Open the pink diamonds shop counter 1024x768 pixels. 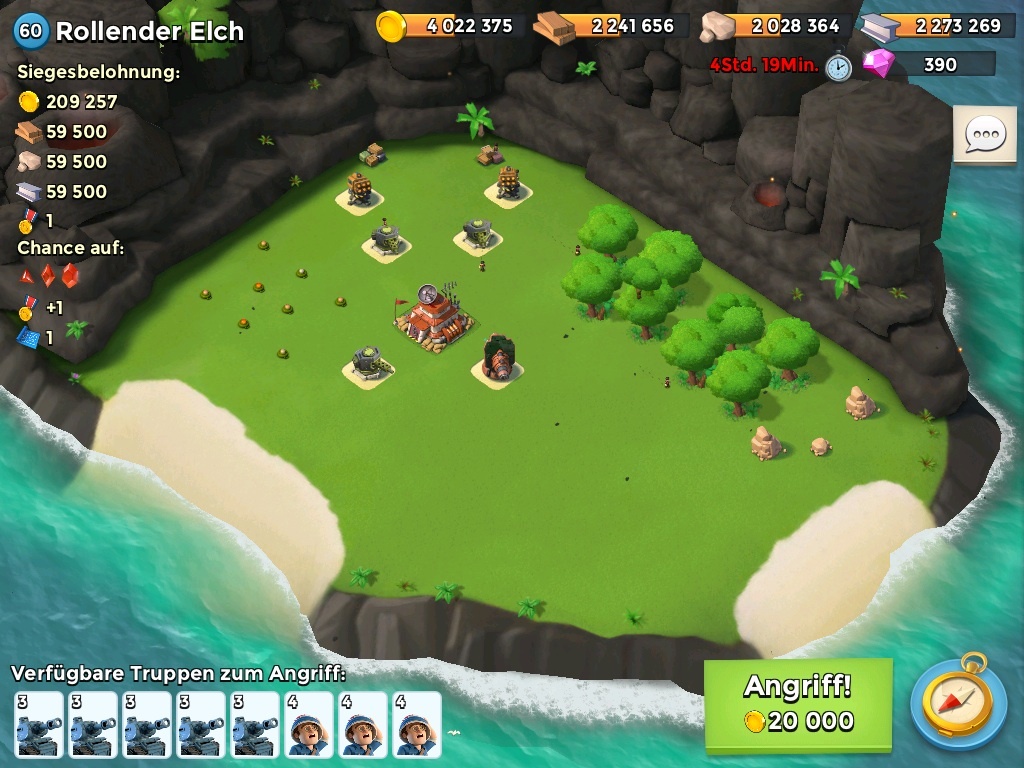click(x=929, y=65)
